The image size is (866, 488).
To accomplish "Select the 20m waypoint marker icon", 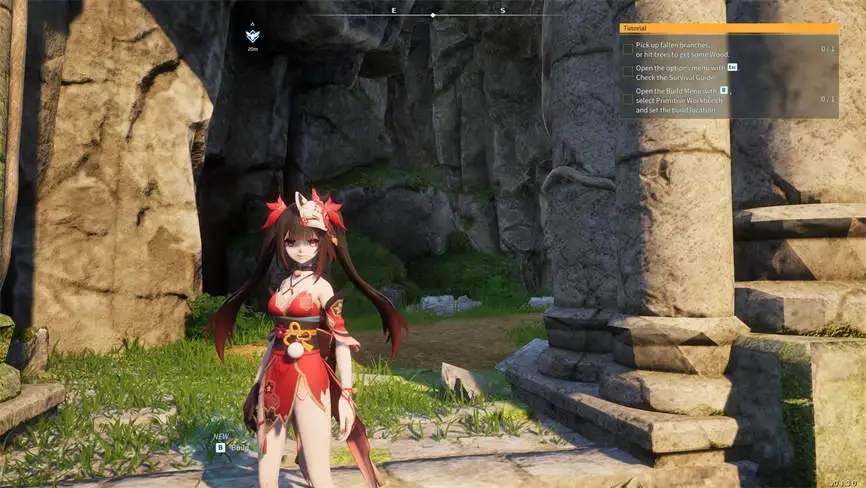I will coord(252,36).
